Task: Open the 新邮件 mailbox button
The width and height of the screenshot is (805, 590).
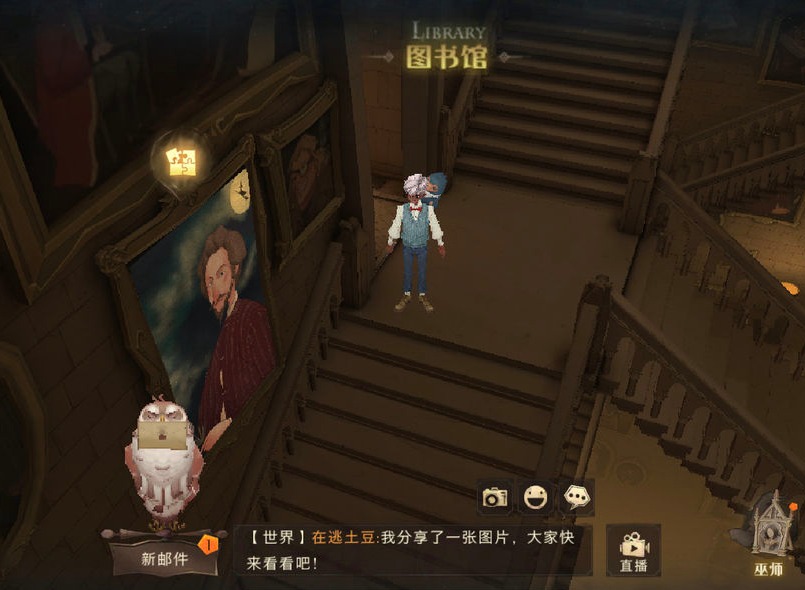Action: [163, 557]
